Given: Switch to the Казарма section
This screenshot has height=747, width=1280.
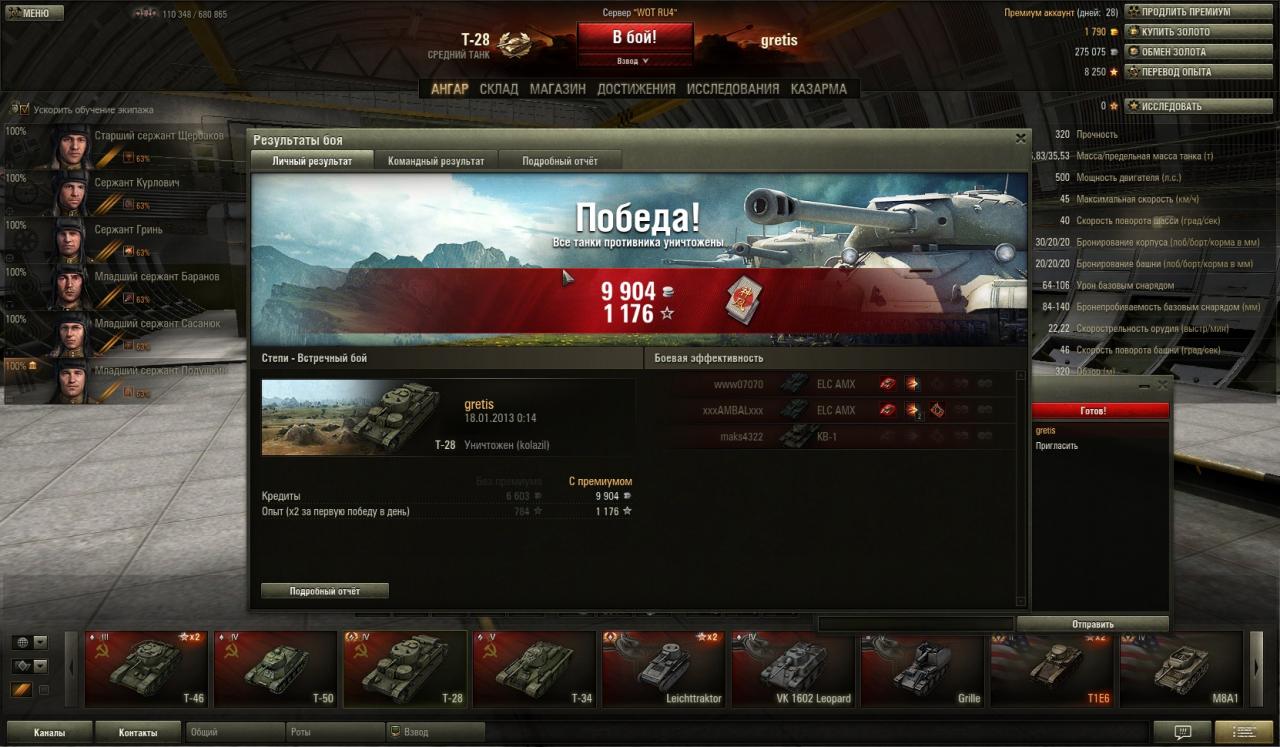Looking at the screenshot, I should click(x=818, y=89).
